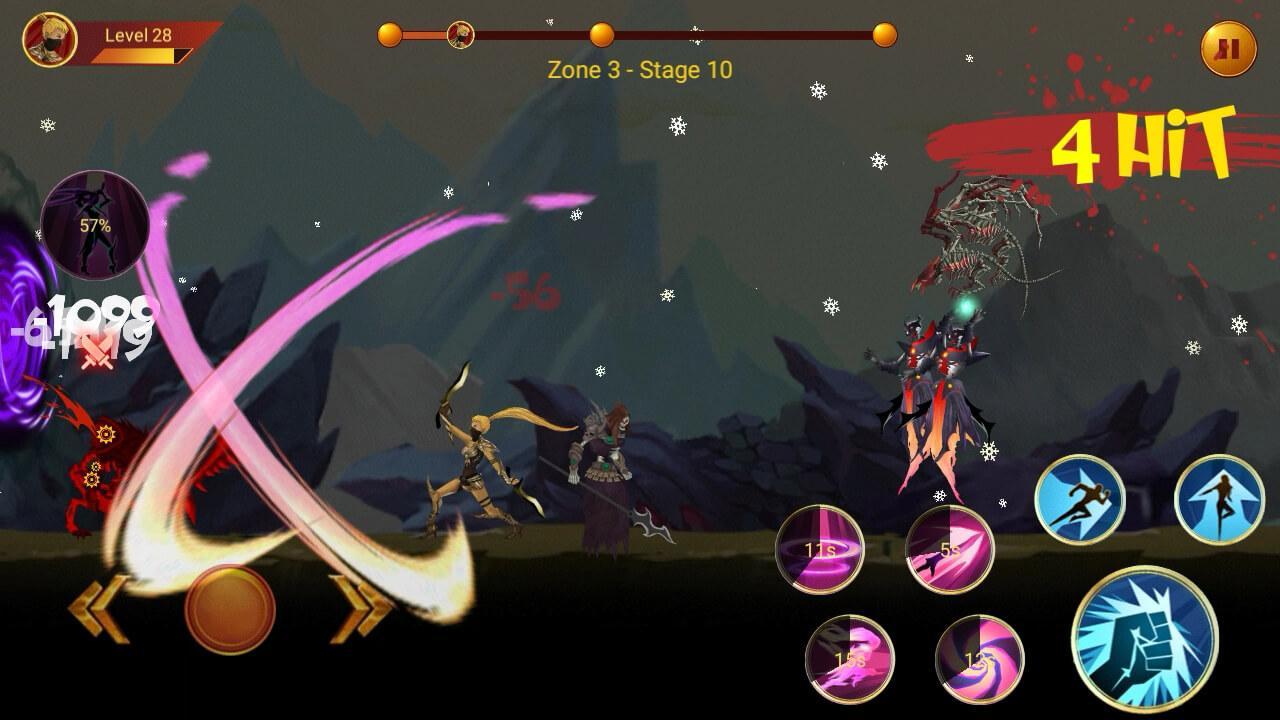Image resolution: width=1280 pixels, height=720 pixels.
Task: Trigger the skill with 11s cooldown
Action: click(x=820, y=549)
